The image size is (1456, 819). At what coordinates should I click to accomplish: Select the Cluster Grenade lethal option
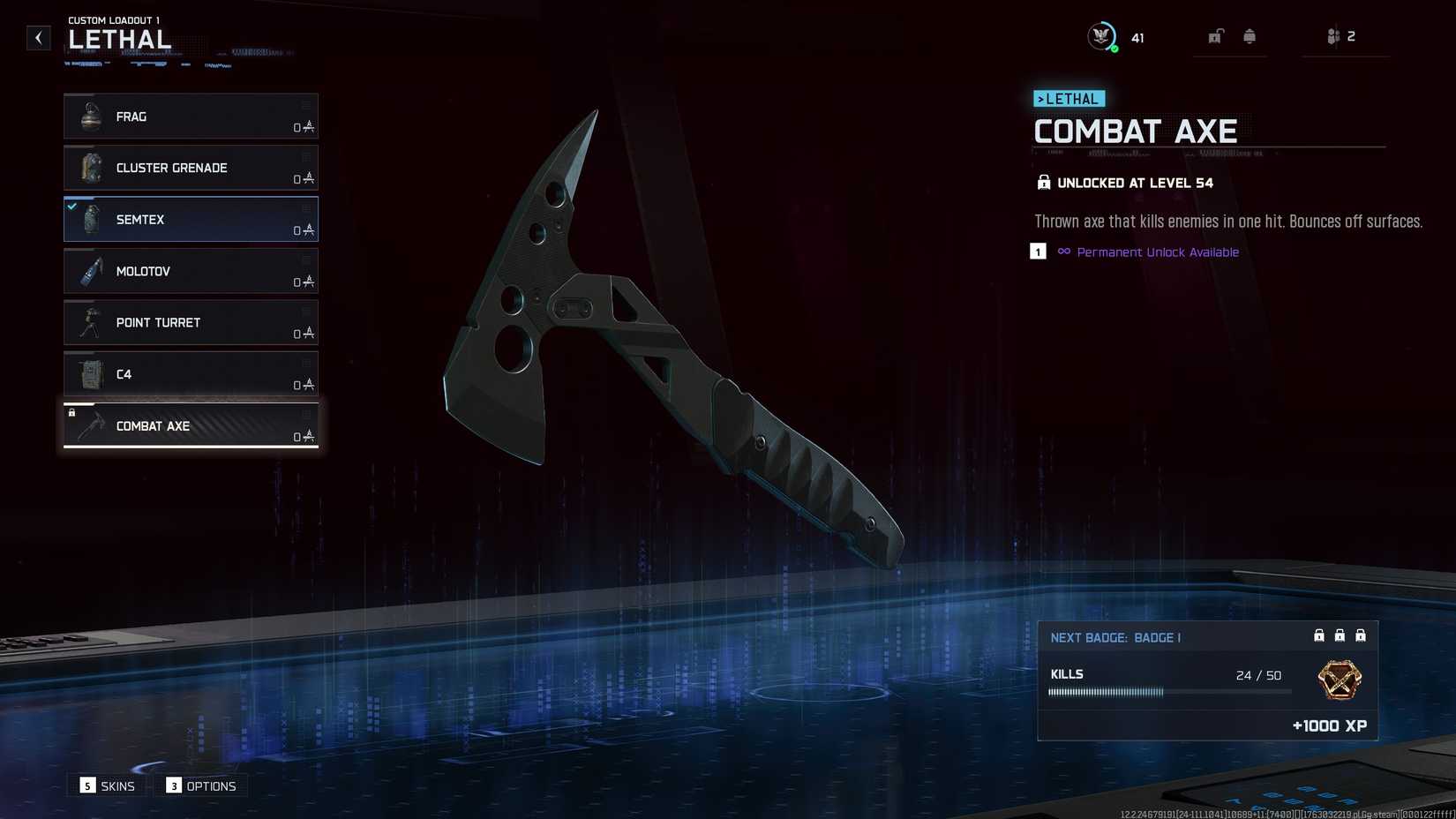190,168
